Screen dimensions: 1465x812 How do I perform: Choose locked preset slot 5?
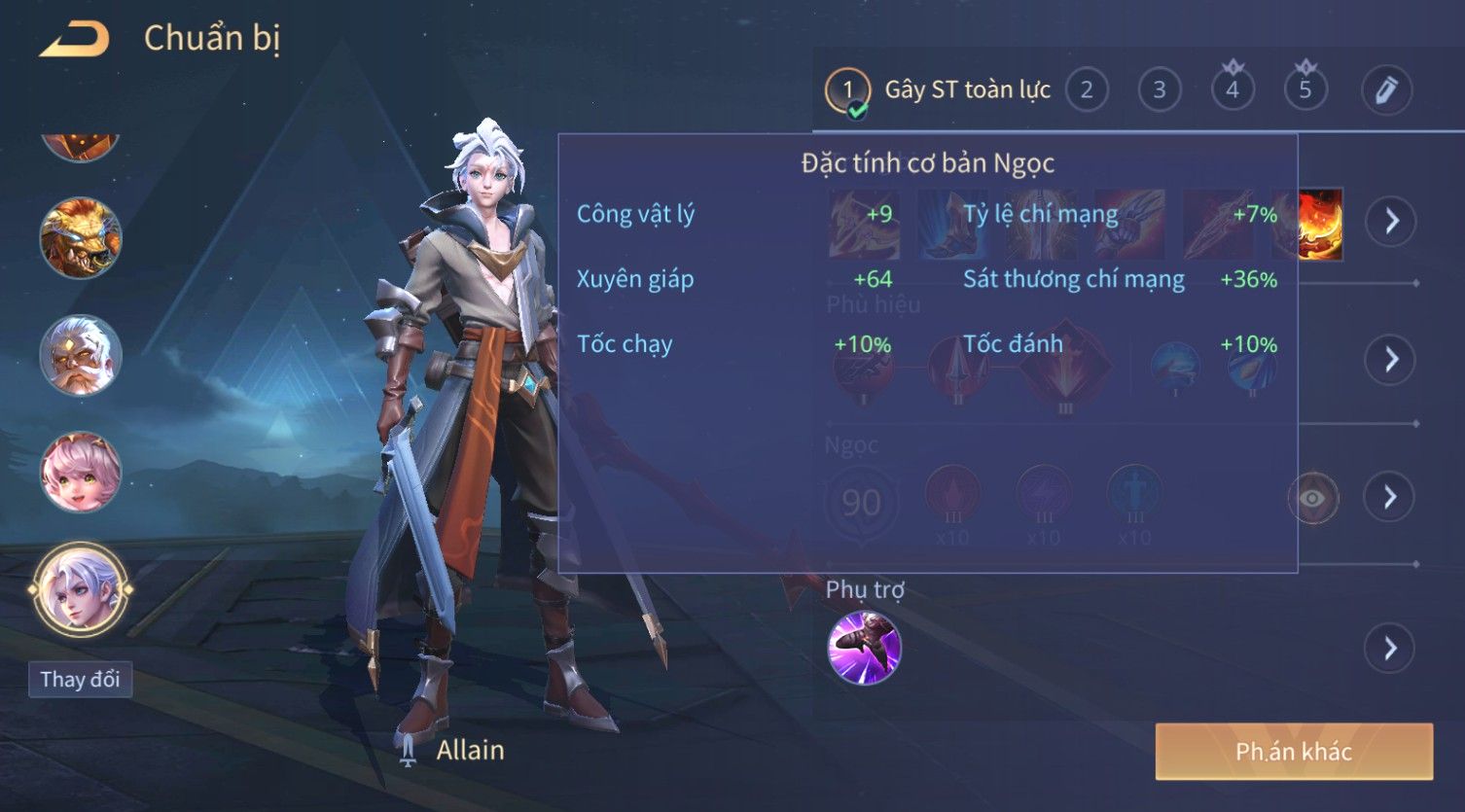[x=1305, y=90]
